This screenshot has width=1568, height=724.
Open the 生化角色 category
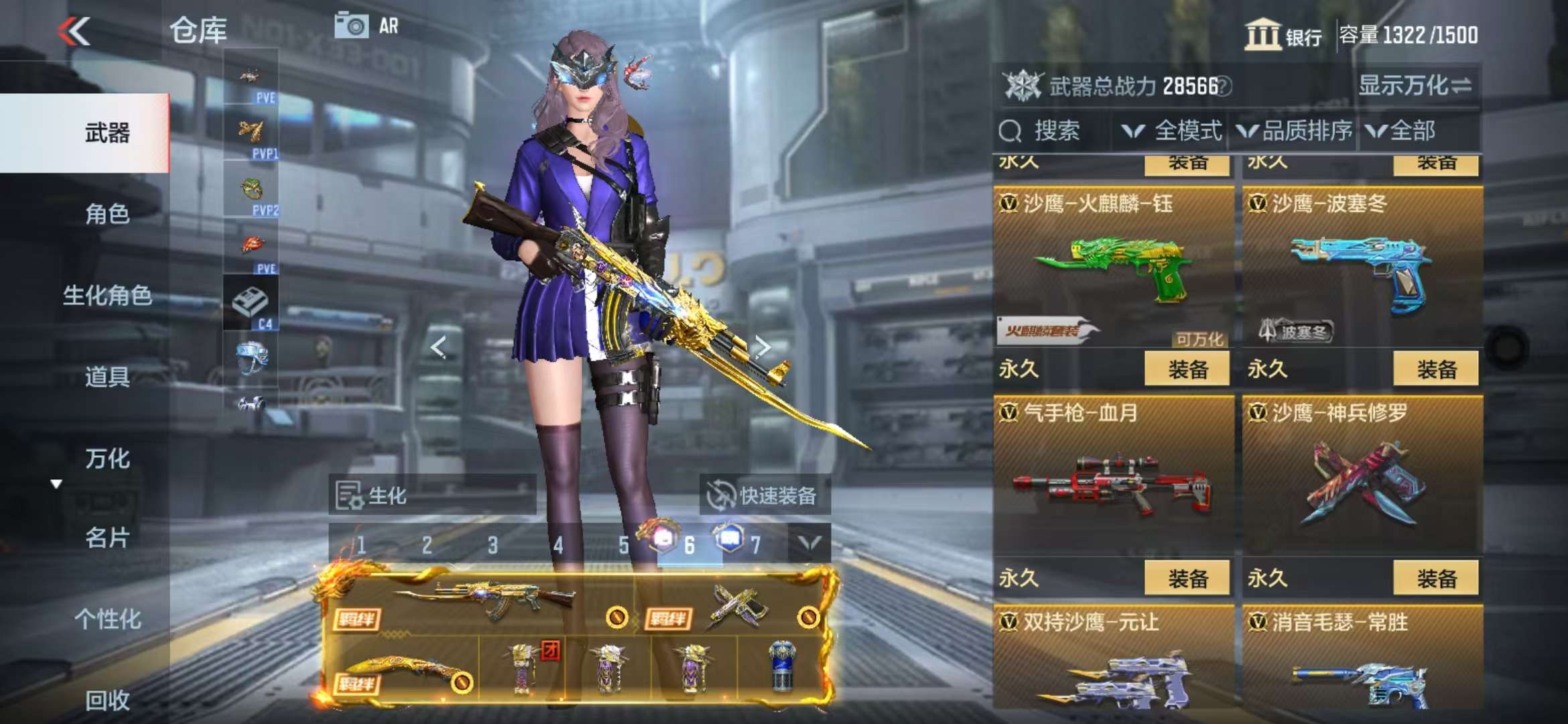point(107,296)
